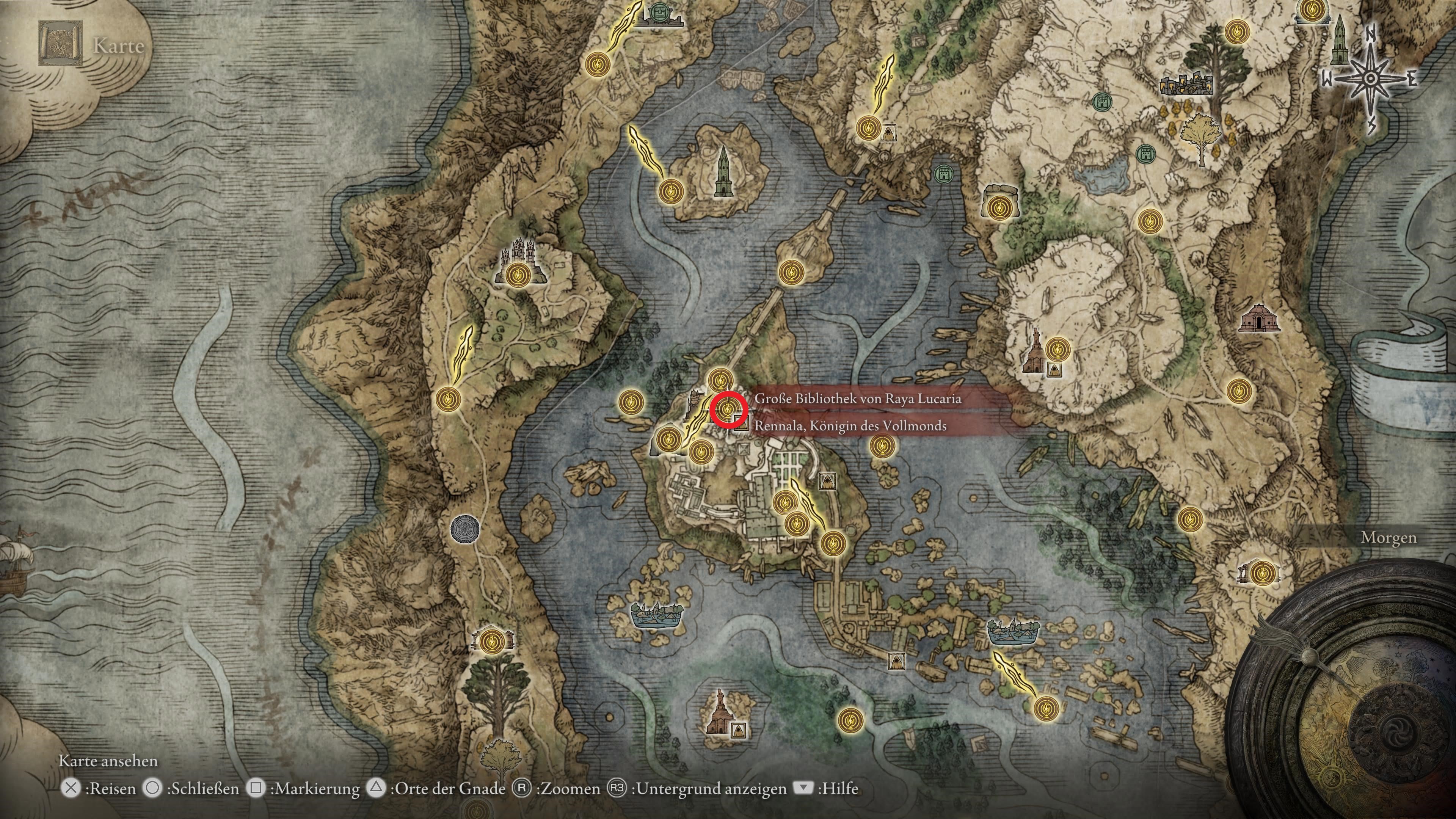Choose the grace beside the eastern plateau's red tower
The image size is (1456, 819).
coord(1057,349)
